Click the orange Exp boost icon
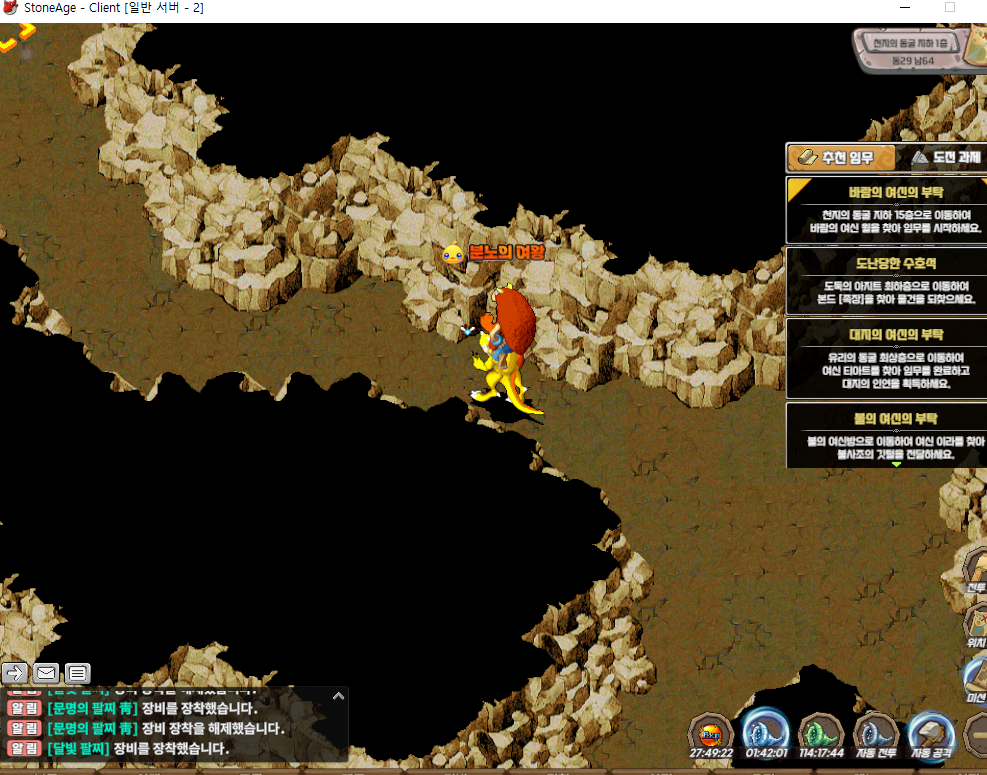The height and width of the screenshot is (775, 987). (x=711, y=733)
